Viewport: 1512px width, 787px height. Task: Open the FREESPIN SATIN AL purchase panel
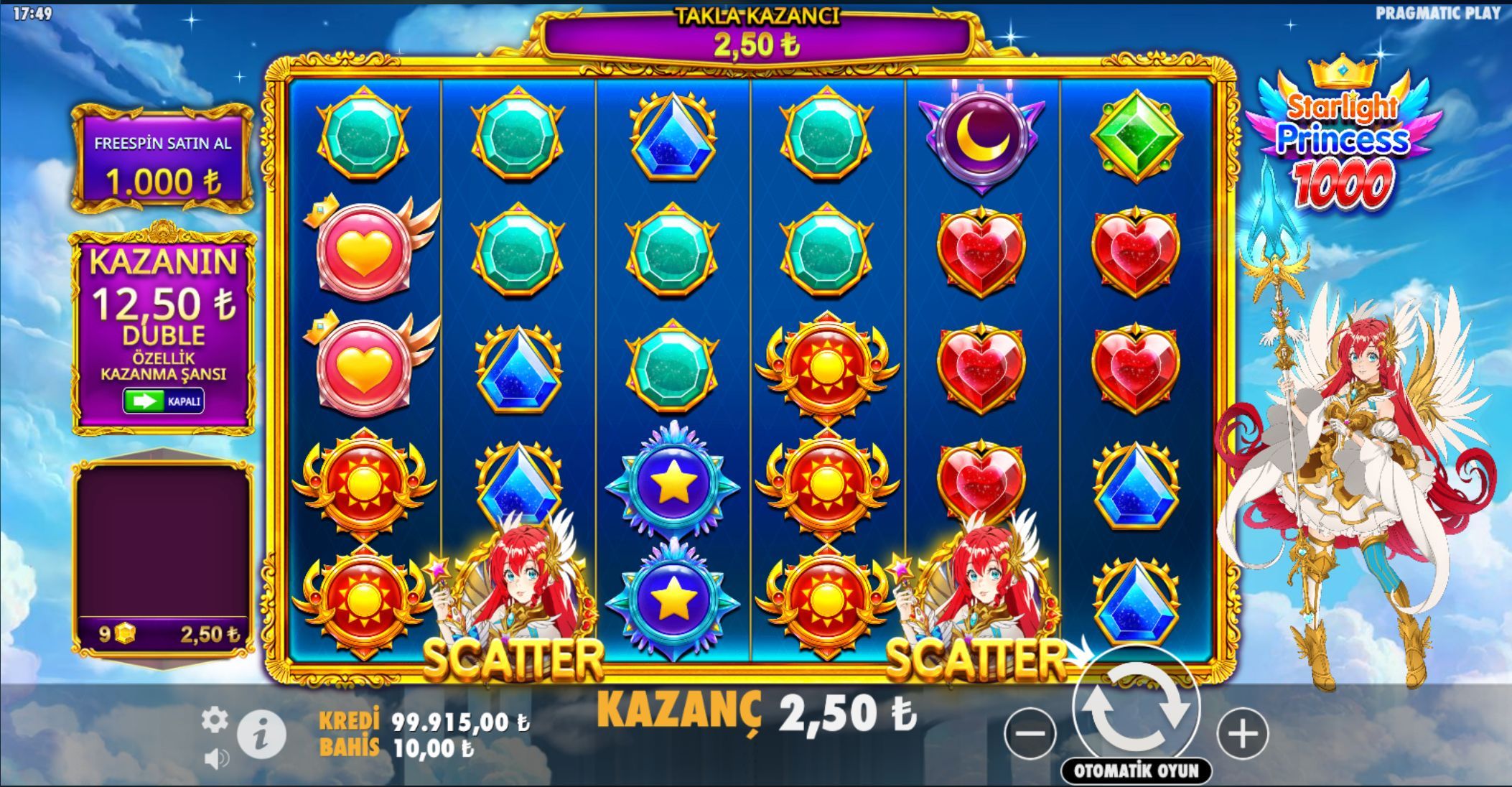(162, 159)
